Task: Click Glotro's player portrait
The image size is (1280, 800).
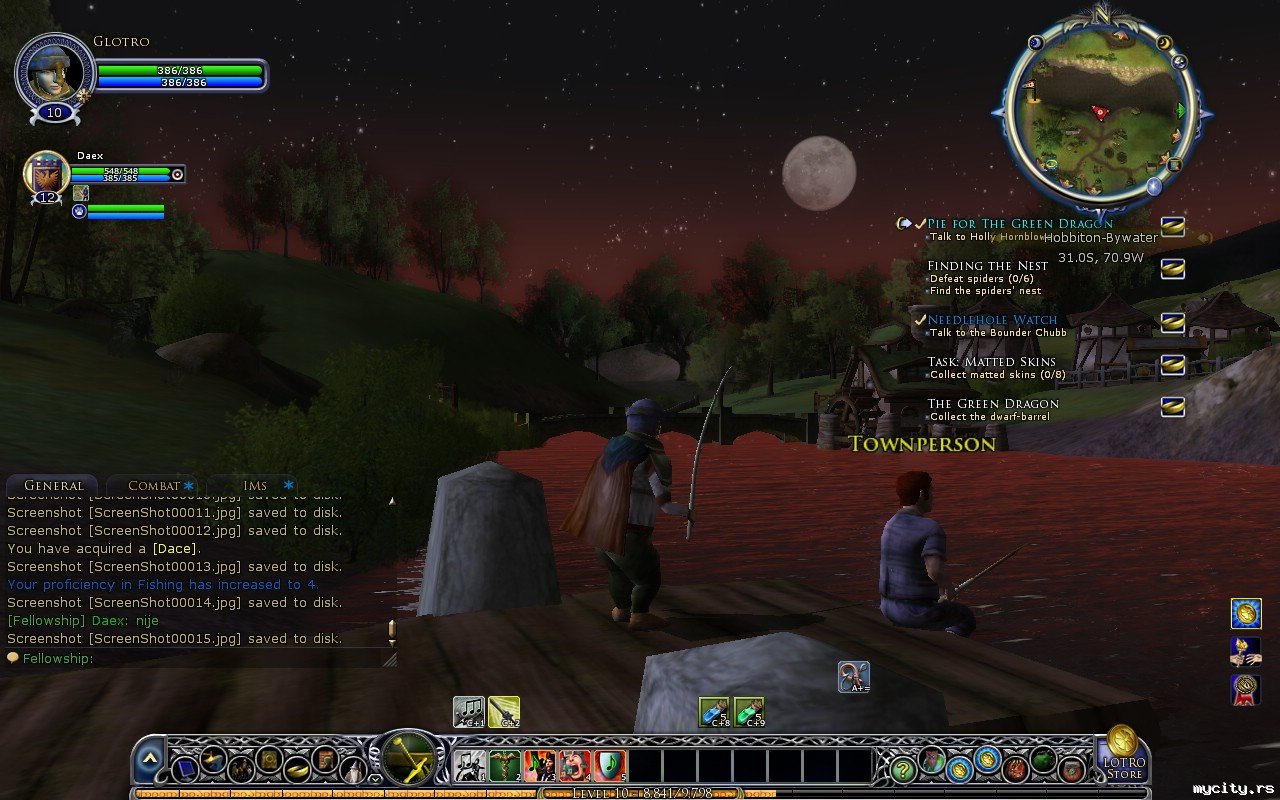Action: 54,70
